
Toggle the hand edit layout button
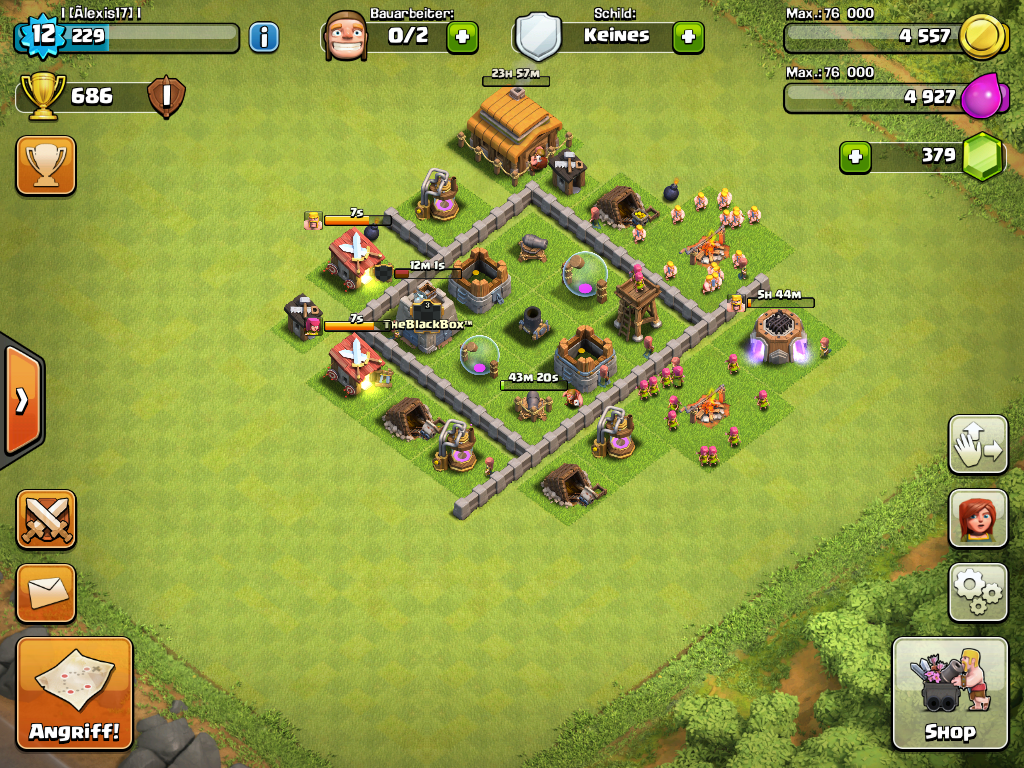(978, 444)
